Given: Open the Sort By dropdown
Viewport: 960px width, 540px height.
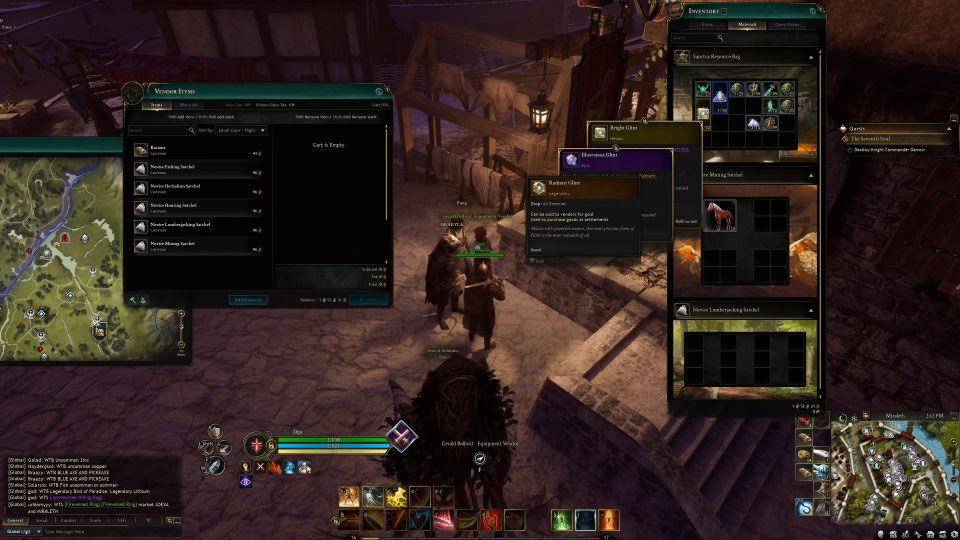Looking at the screenshot, I should point(240,130).
